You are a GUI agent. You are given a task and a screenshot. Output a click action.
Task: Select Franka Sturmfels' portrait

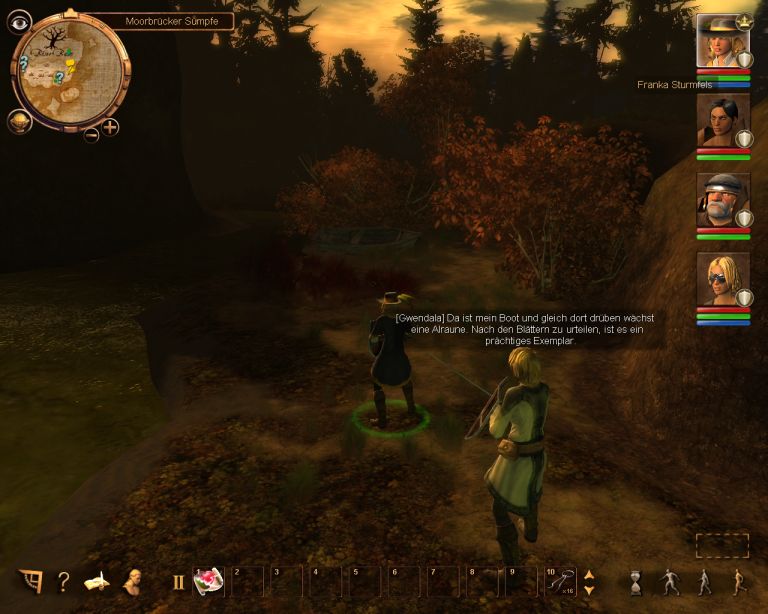[x=722, y=41]
